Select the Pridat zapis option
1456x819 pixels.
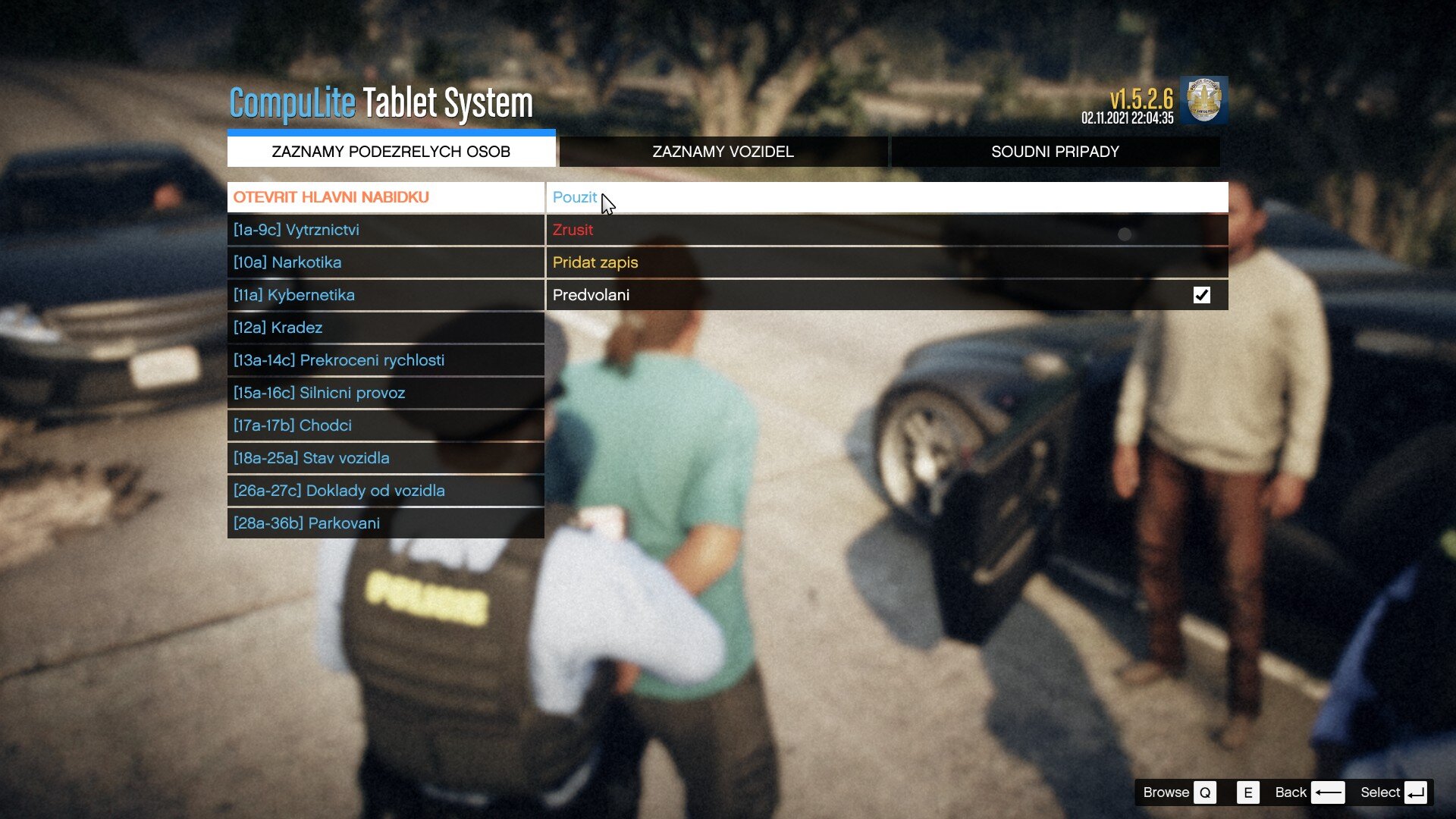coord(886,262)
